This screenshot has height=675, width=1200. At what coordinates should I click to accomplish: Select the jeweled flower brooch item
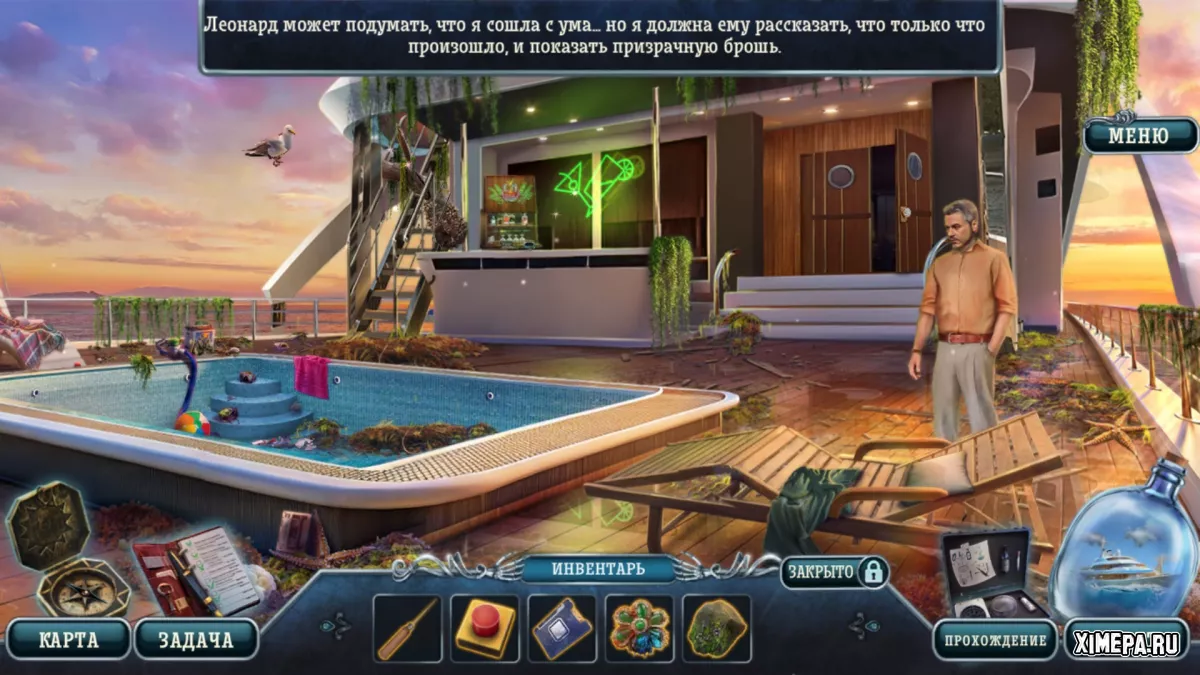(640, 629)
